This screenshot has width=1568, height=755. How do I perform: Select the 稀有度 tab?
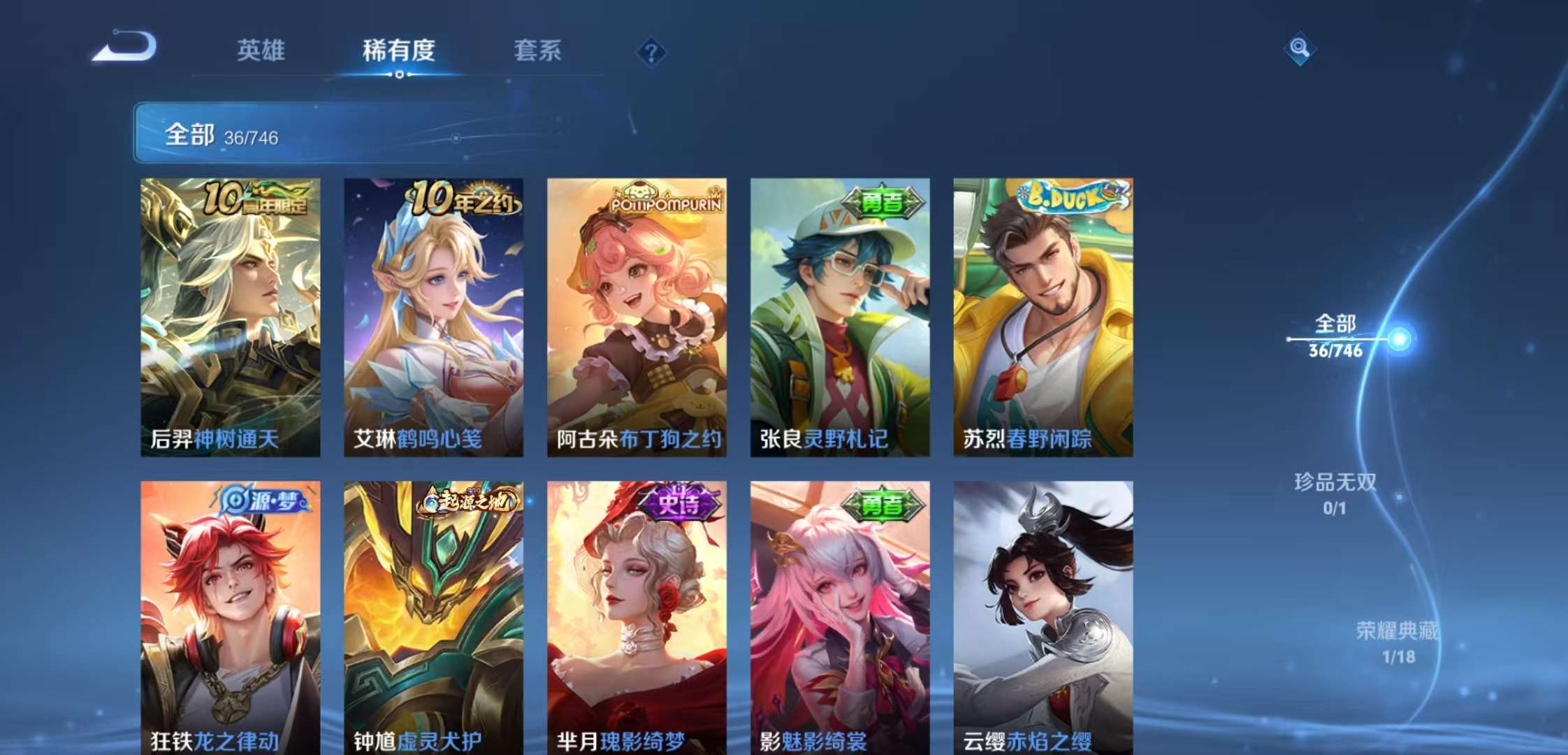(400, 50)
